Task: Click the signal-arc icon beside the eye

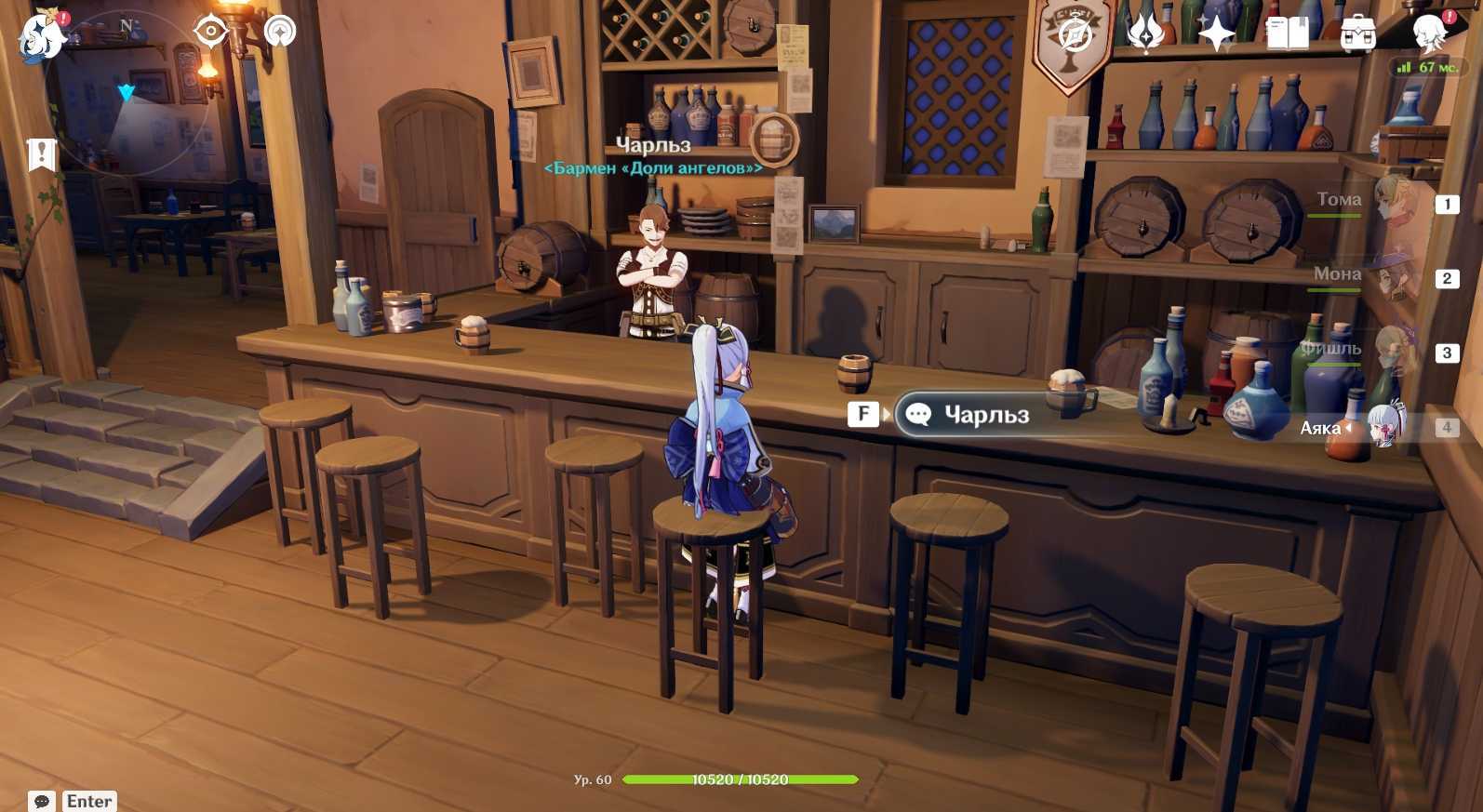Action: pos(279,33)
